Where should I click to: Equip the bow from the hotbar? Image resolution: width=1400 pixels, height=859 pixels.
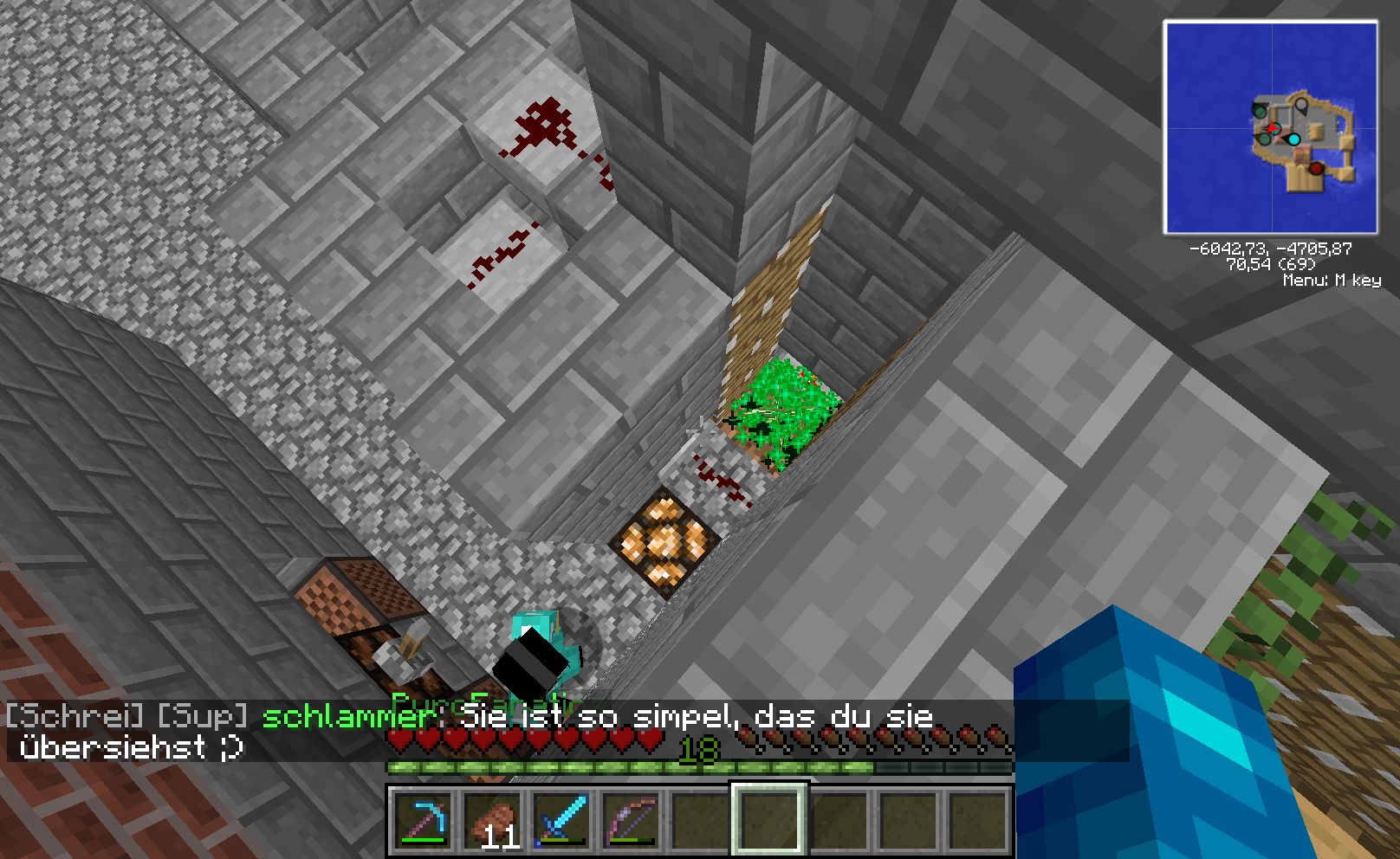(x=631, y=819)
